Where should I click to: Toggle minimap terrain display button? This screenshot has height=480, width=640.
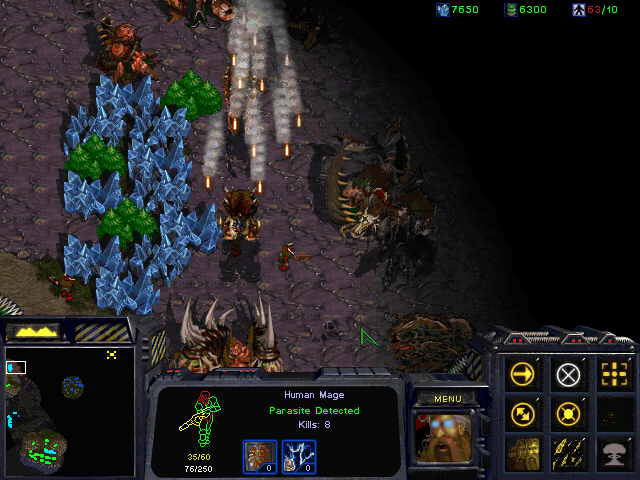coord(33,331)
